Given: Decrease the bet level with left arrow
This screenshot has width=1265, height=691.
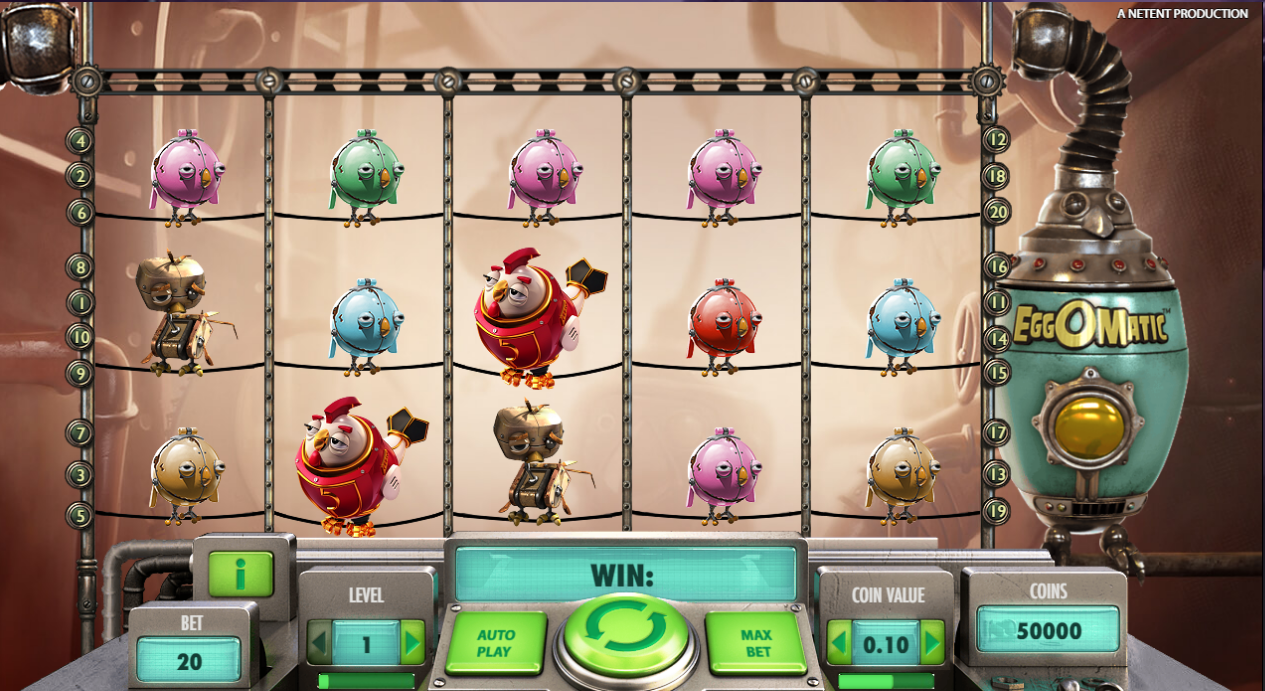Looking at the screenshot, I should (320, 643).
